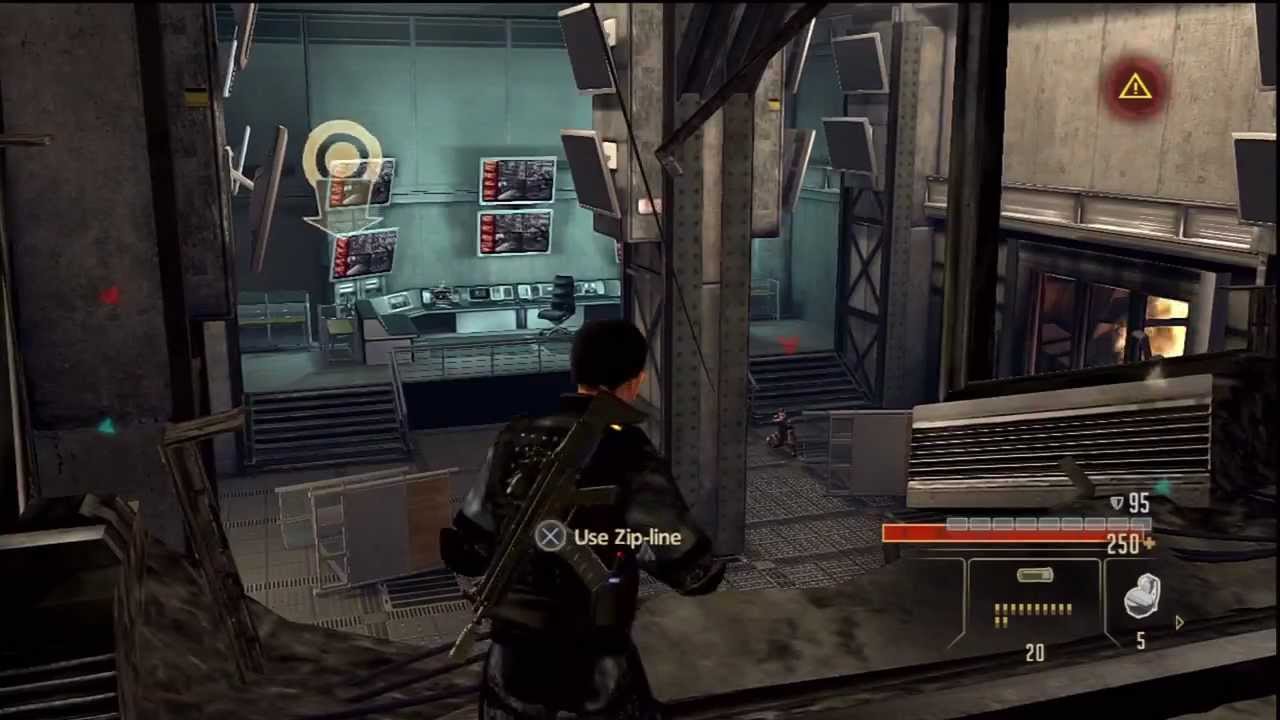Expand the weapon selector with the small arrow
1280x720 pixels.
point(1178,623)
